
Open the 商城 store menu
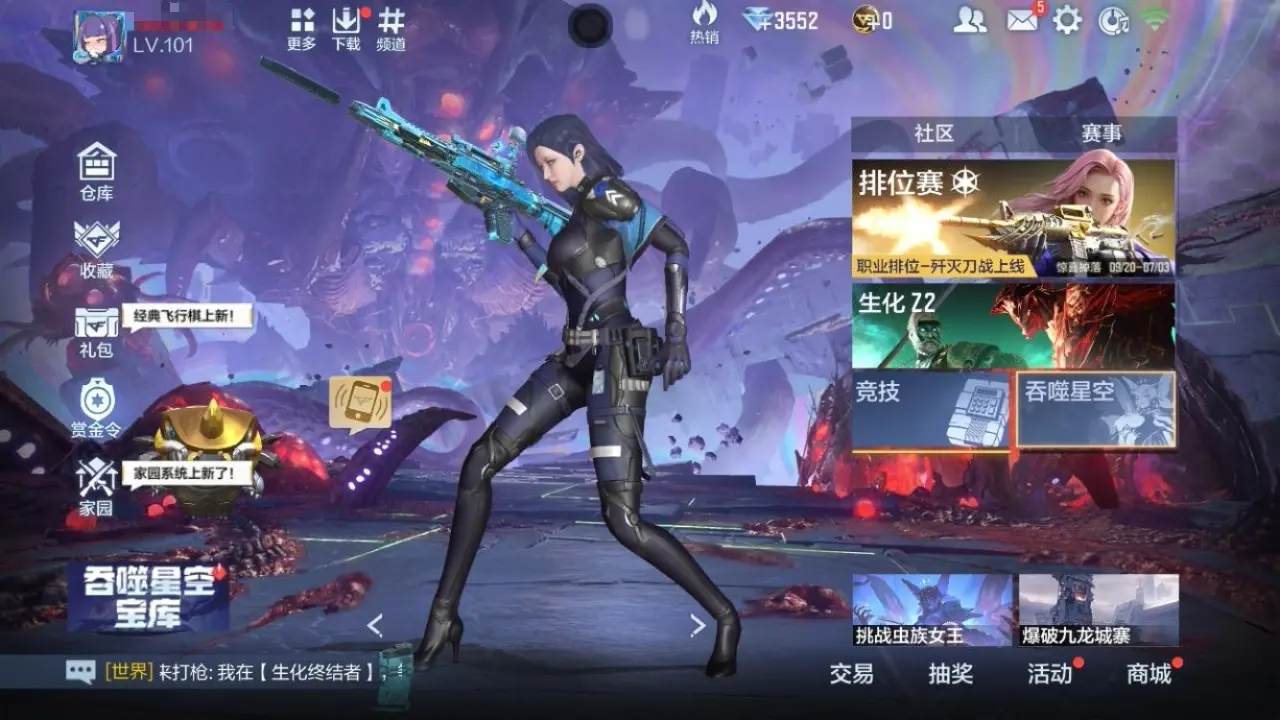[1149, 673]
